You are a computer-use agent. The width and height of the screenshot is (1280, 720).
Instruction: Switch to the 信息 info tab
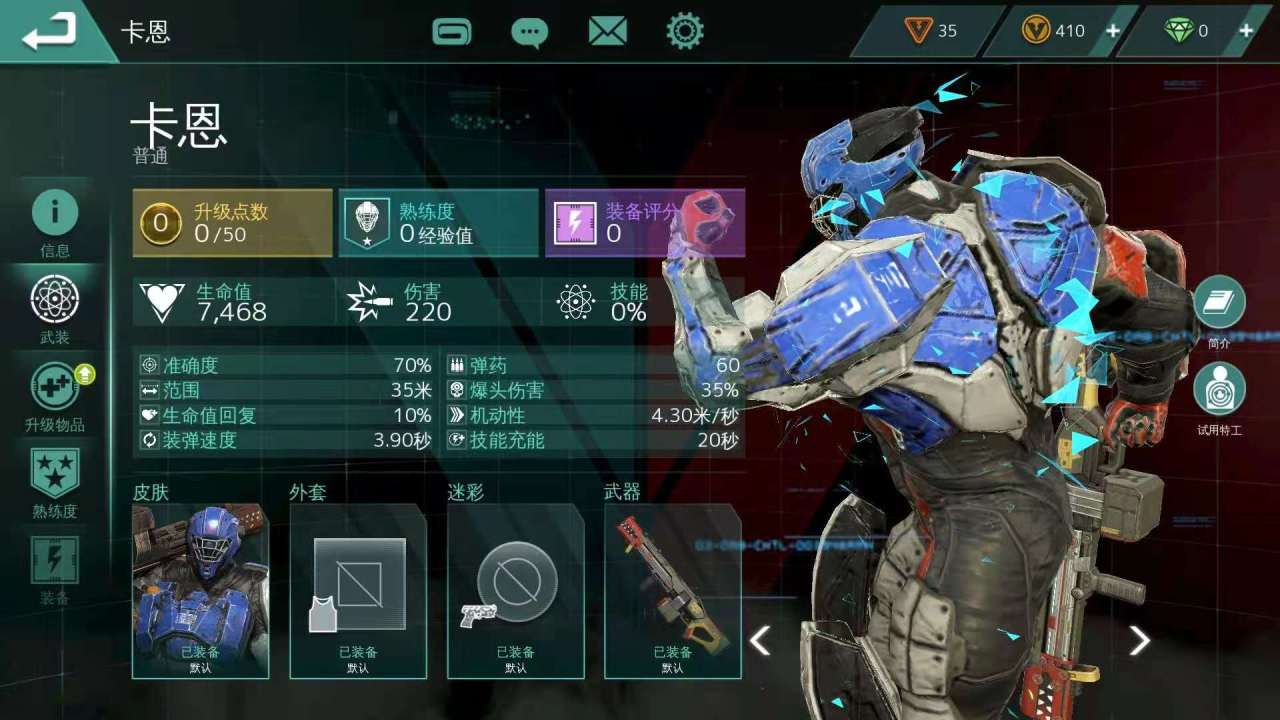55,222
